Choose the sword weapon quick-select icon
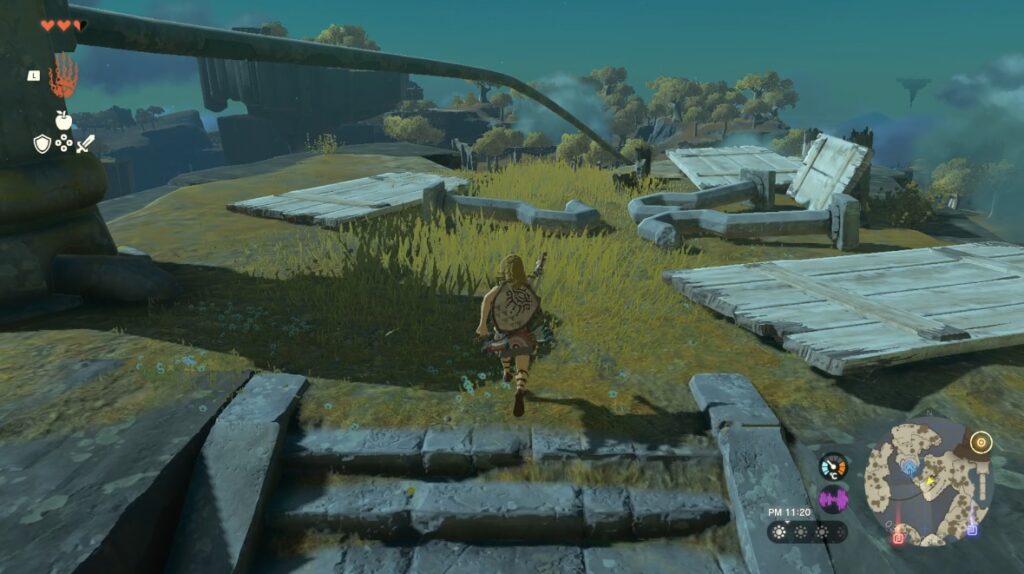The image size is (1024, 574). point(85,144)
